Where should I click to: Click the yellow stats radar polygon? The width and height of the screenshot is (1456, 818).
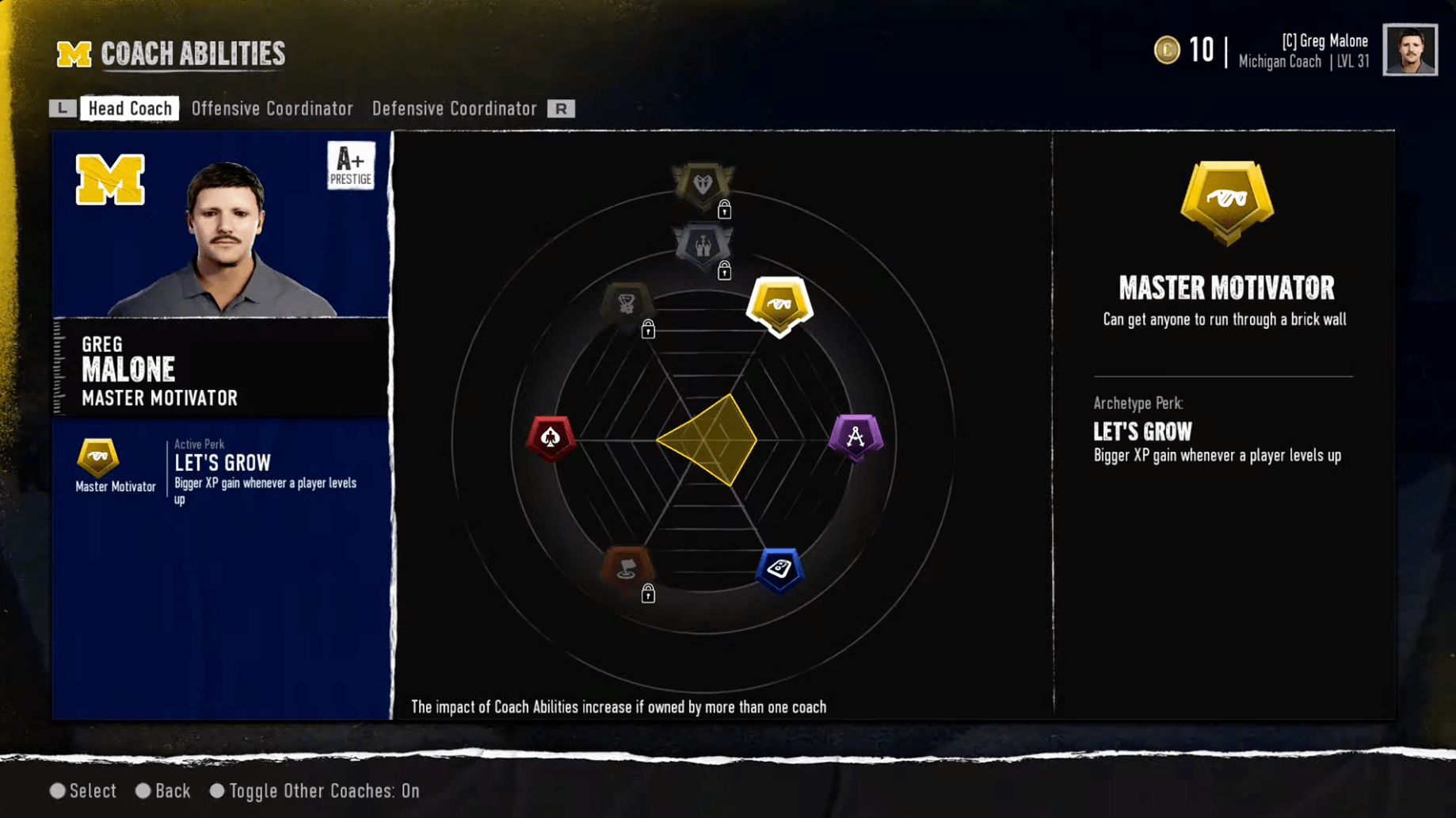click(709, 437)
